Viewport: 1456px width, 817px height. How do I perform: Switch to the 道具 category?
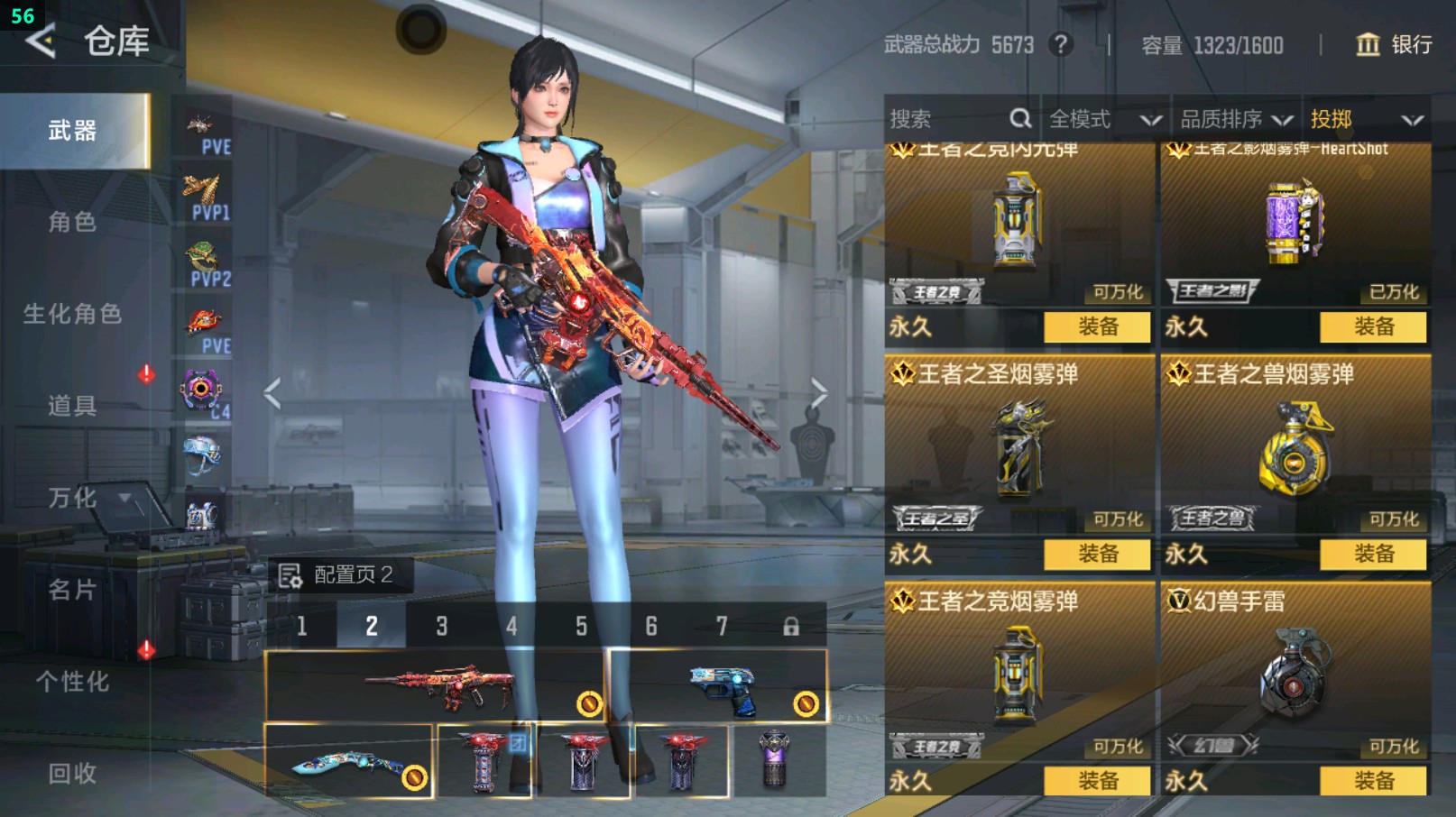coord(72,406)
